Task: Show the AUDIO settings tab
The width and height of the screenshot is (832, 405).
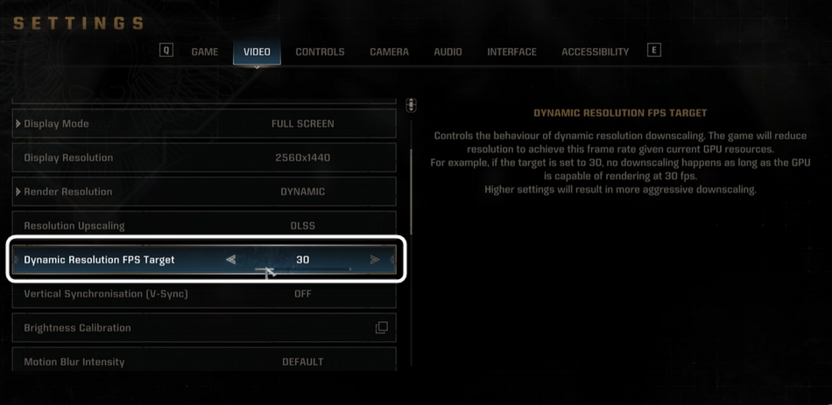Action: pyautogui.click(x=448, y=52)
